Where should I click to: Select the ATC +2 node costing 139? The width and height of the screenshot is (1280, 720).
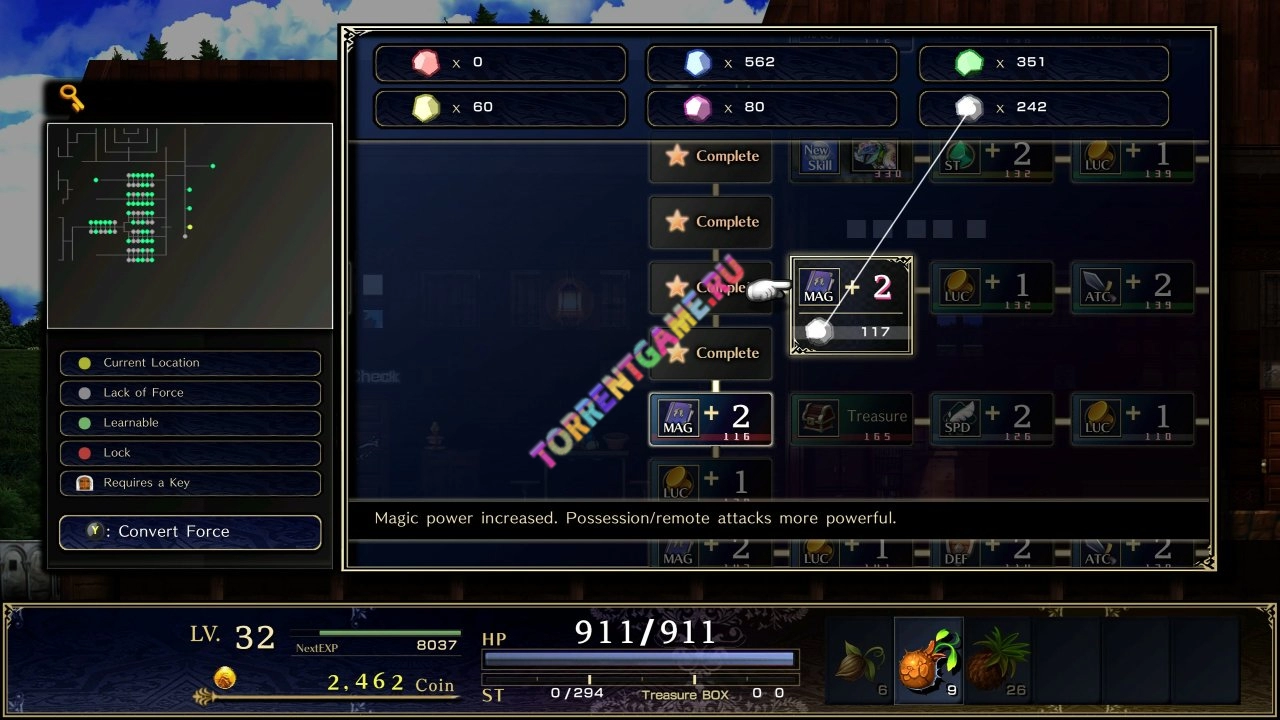[x=1131, y=286]
